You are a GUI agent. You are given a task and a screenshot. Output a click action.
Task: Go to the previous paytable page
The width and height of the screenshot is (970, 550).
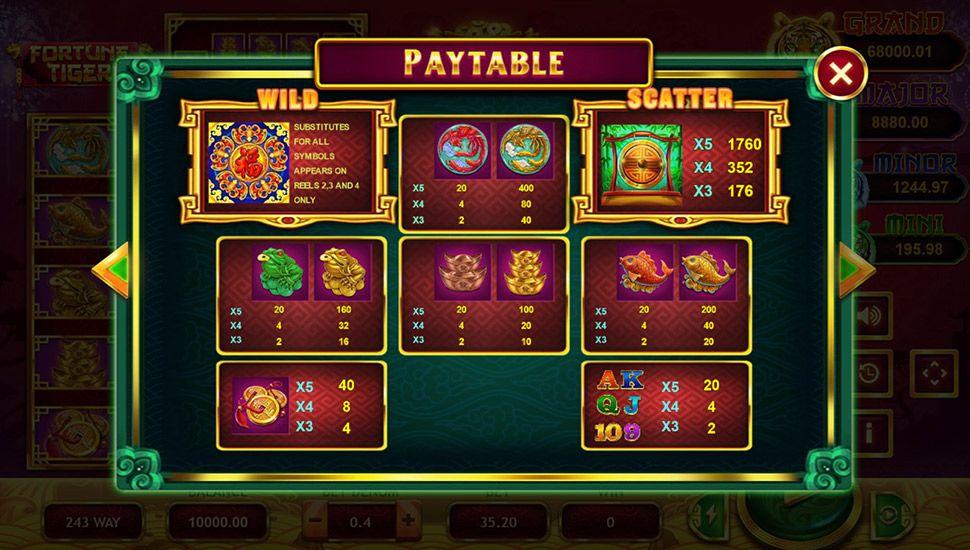(x=111, y=269)
